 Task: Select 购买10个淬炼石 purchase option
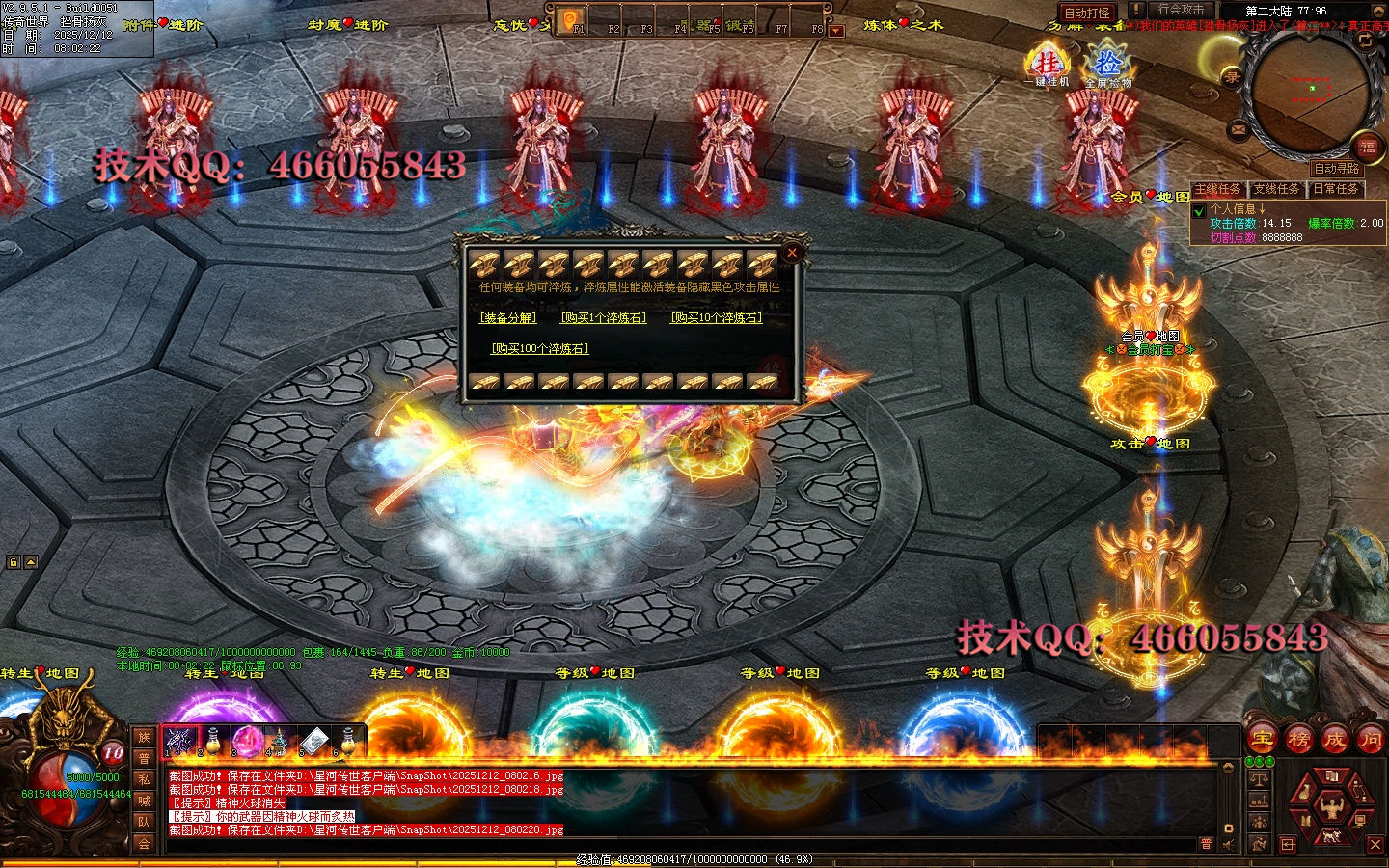click(717, 317)
